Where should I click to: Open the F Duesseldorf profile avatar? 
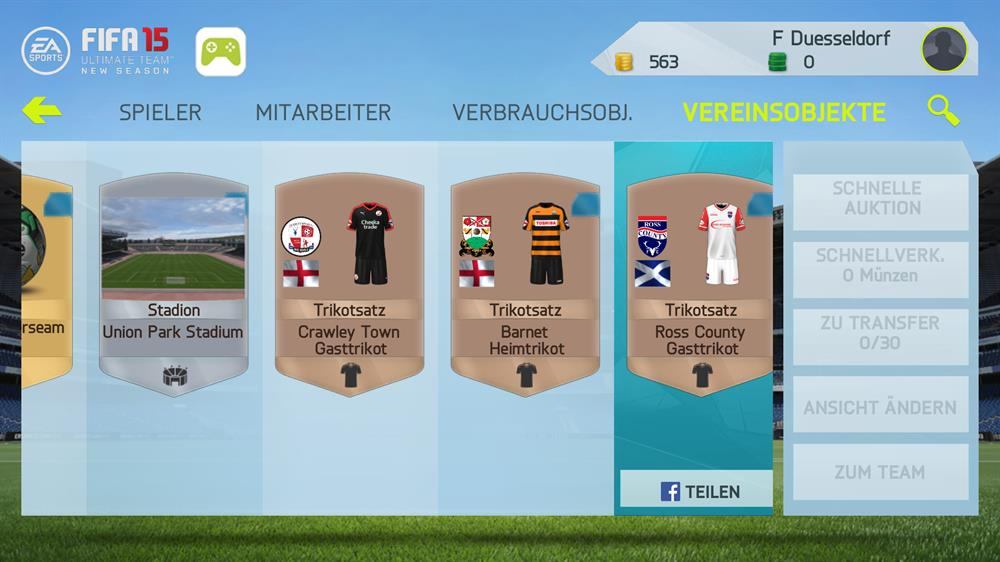pos(944,49)
